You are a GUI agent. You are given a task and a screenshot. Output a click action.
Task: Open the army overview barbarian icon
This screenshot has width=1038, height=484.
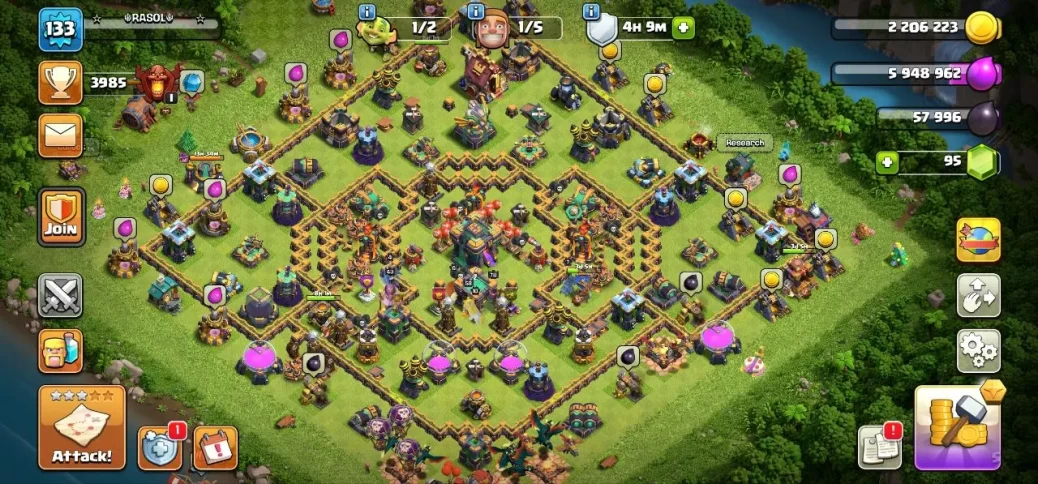[x=60, y=351]
